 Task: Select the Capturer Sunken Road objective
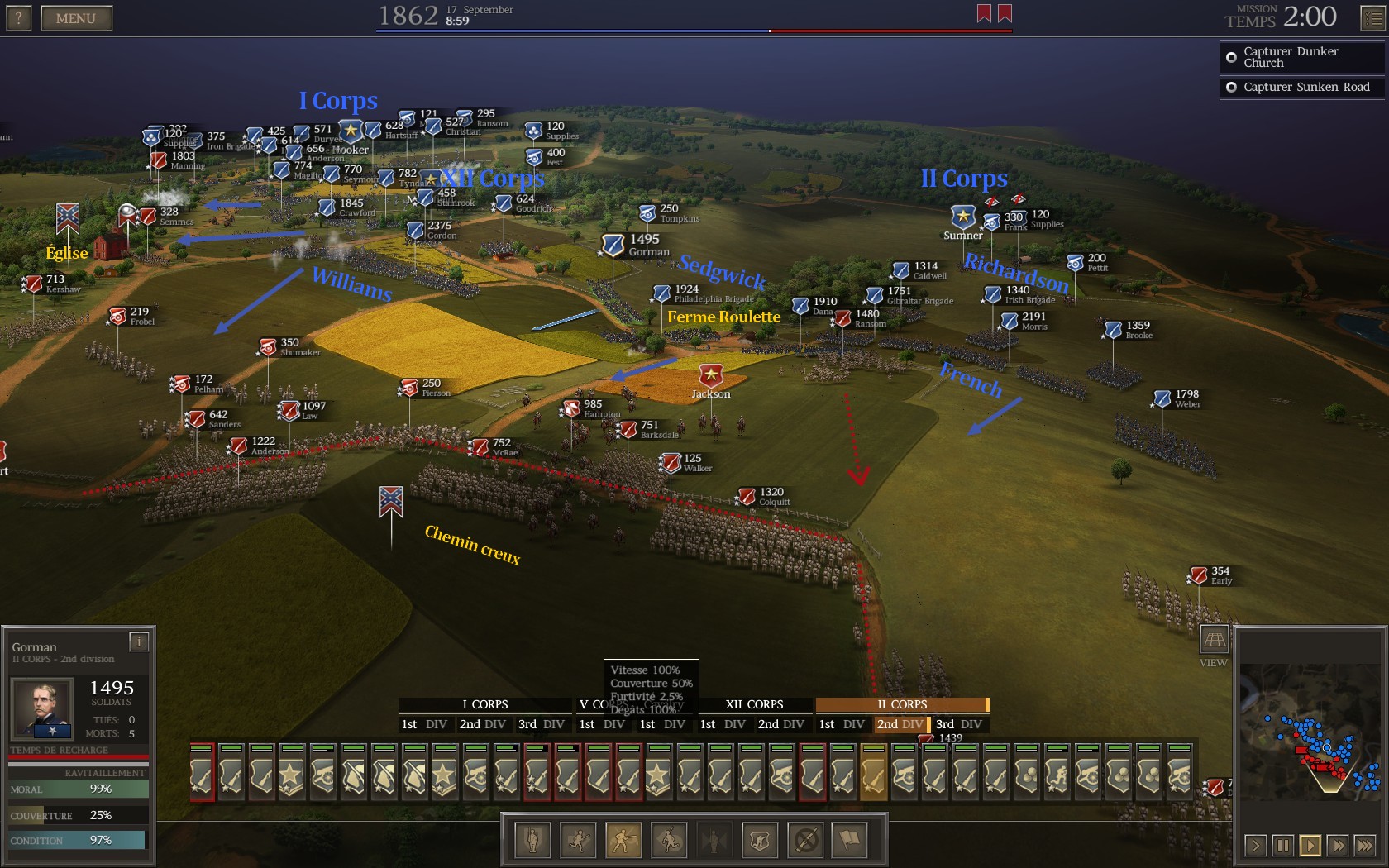click(1301, 87)
